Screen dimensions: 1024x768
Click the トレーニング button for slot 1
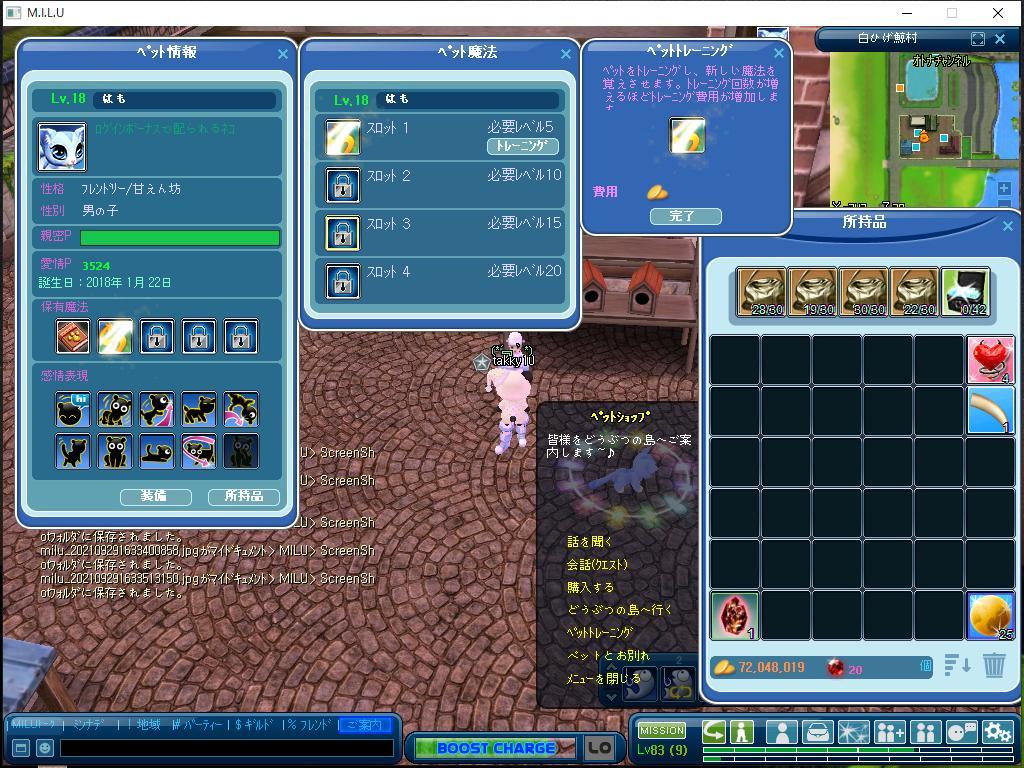[522, 146]
